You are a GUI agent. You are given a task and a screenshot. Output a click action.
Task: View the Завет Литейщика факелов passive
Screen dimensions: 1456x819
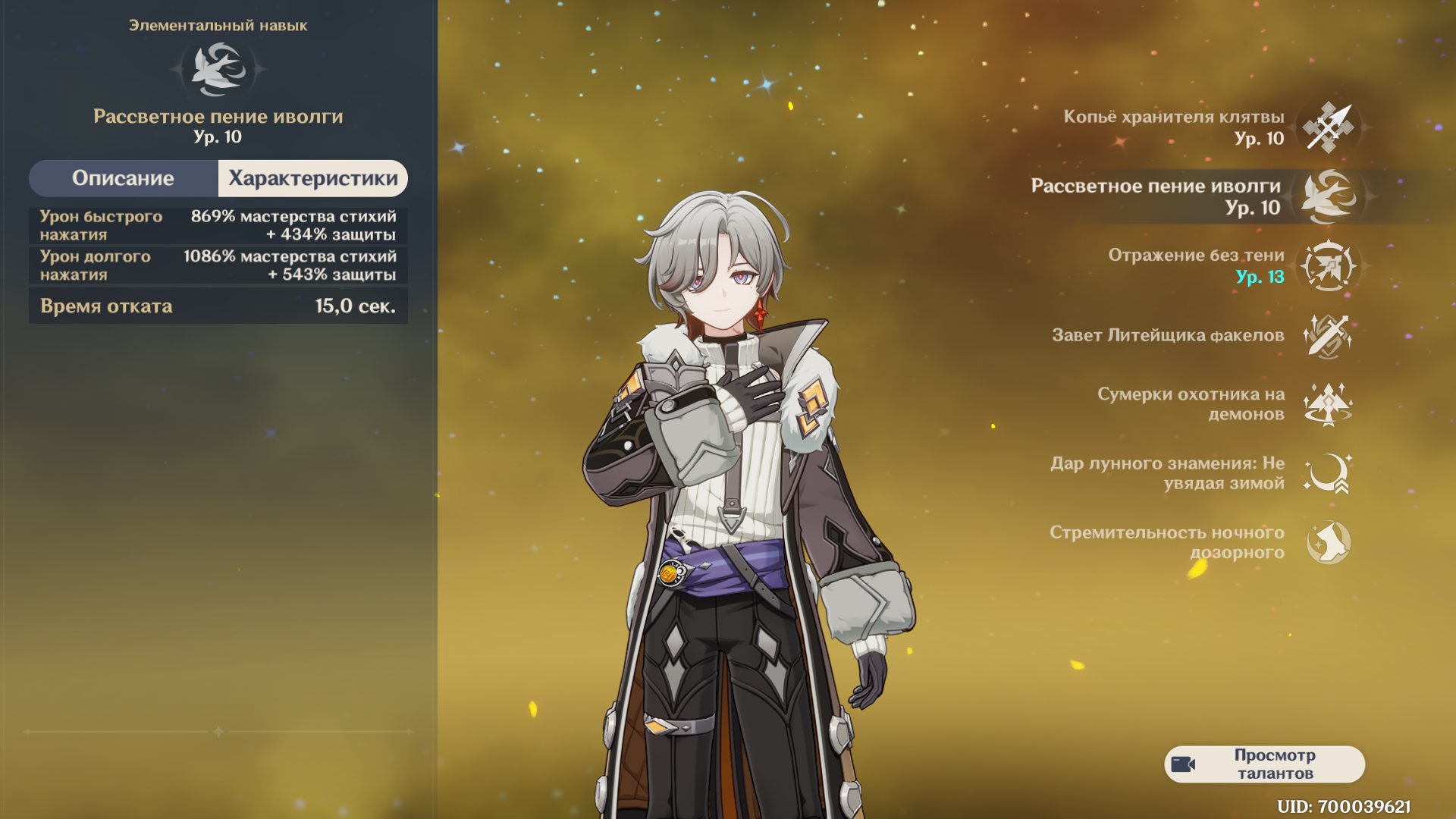(1328, 335)
